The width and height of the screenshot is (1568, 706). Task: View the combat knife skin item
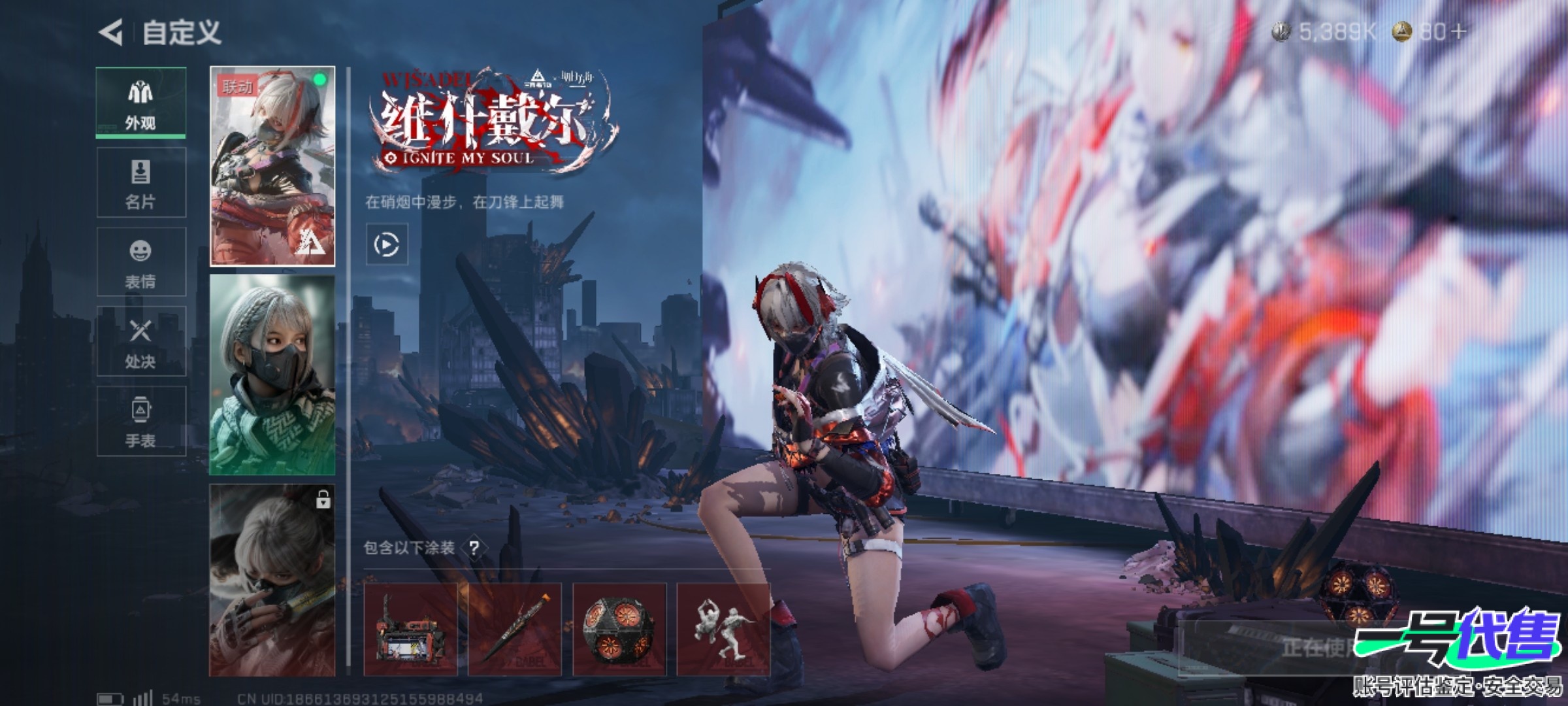click(x=515, y=630)
